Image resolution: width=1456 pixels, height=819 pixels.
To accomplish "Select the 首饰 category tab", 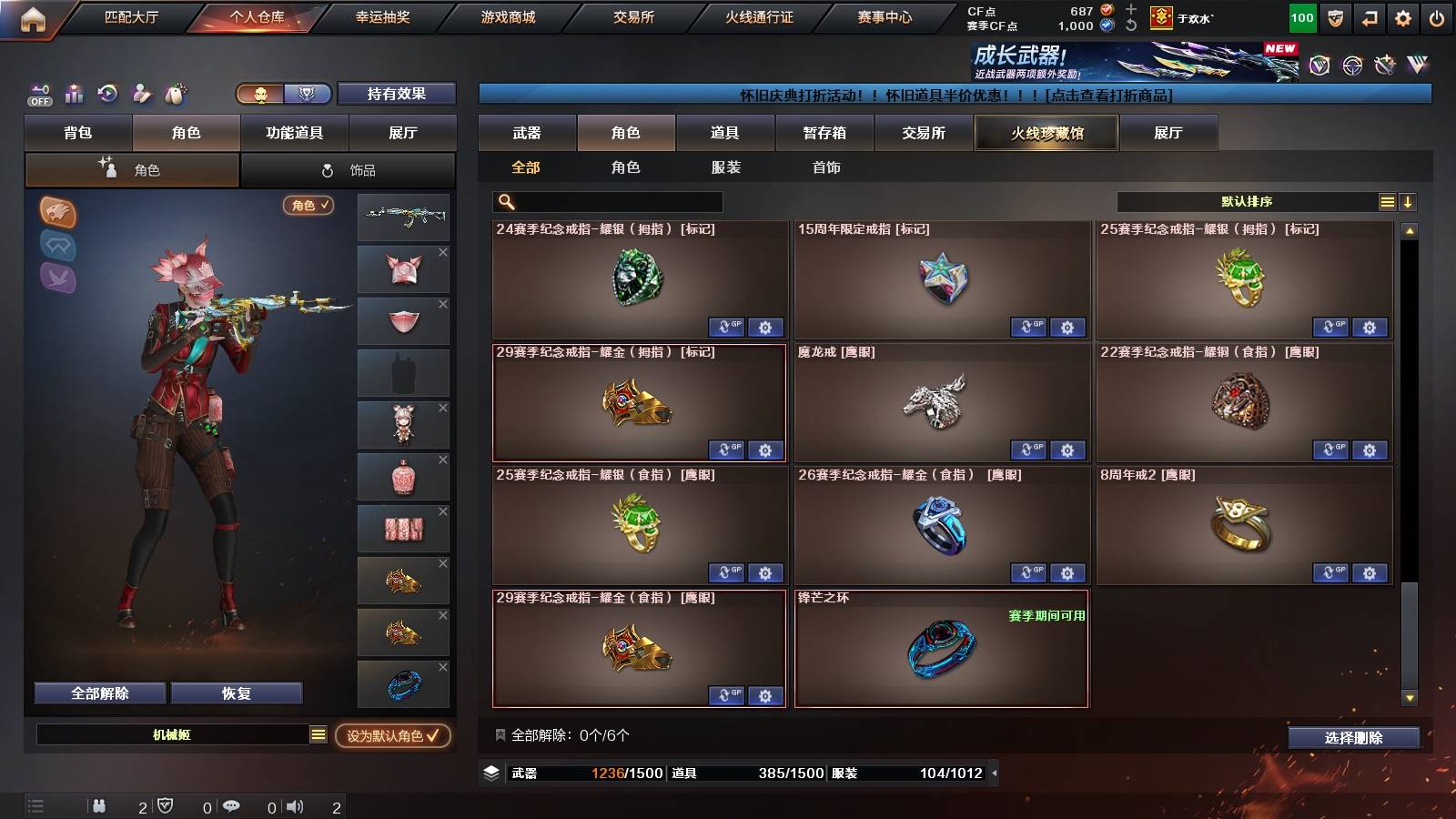I will click(826, 167).
